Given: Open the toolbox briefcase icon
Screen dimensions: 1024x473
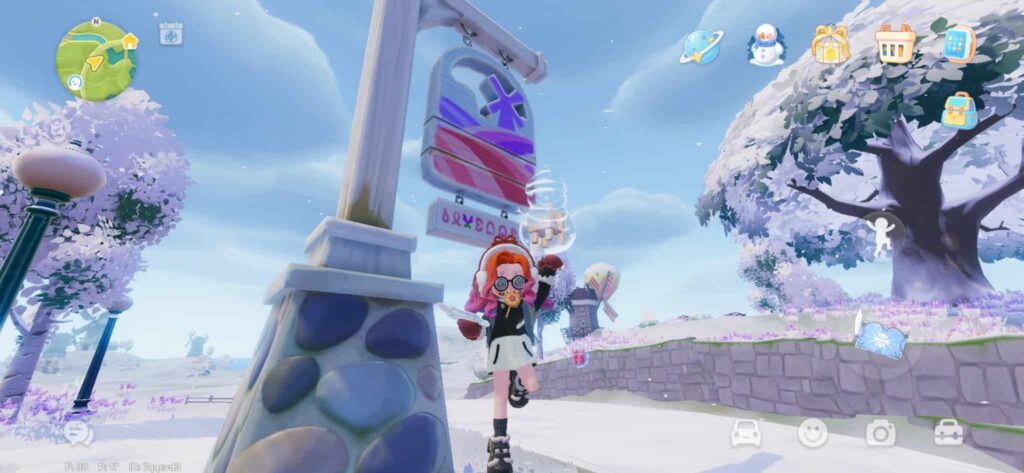Looking at the screenshot, I should (948, 432).
